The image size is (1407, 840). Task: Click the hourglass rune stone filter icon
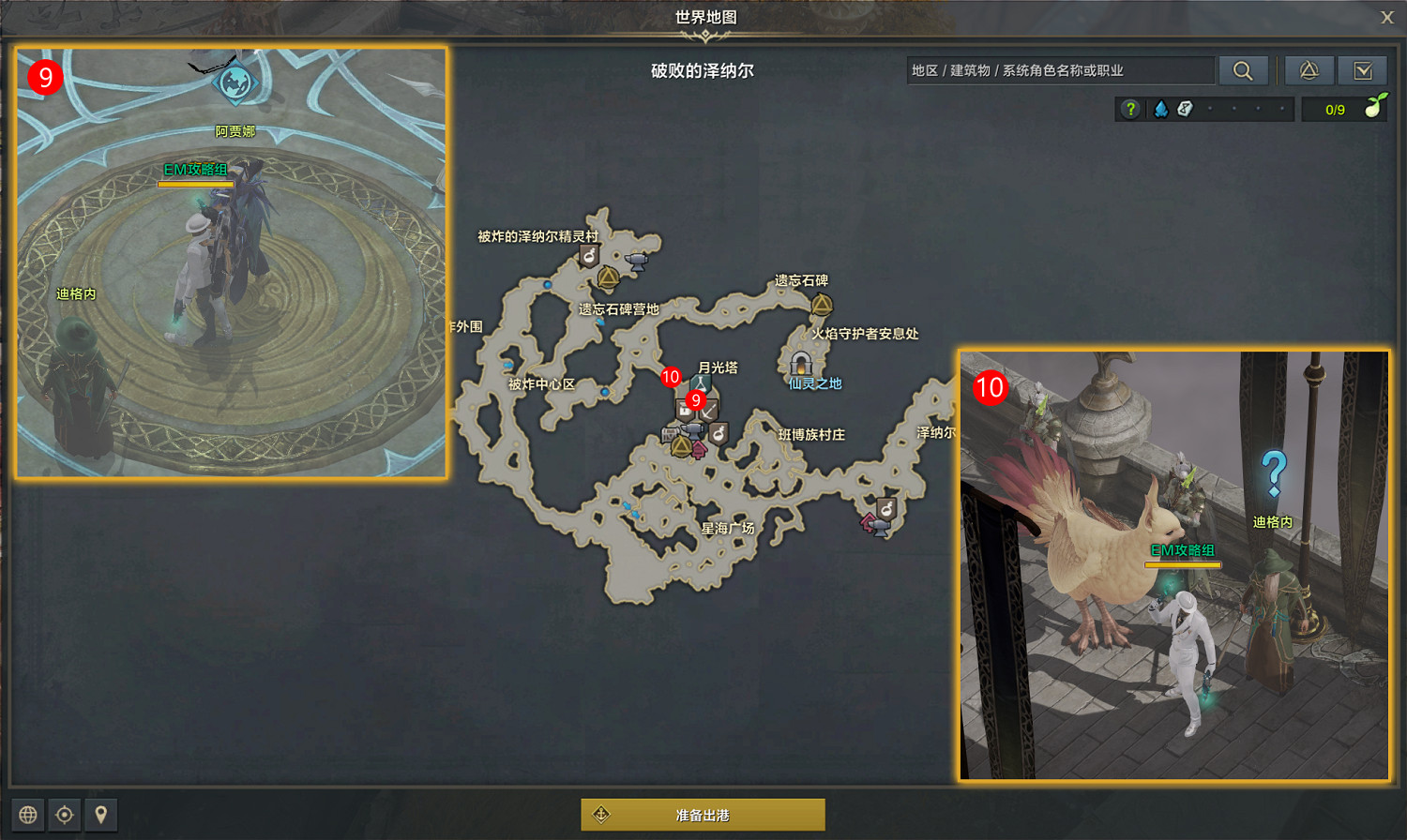click(1184, 109)
